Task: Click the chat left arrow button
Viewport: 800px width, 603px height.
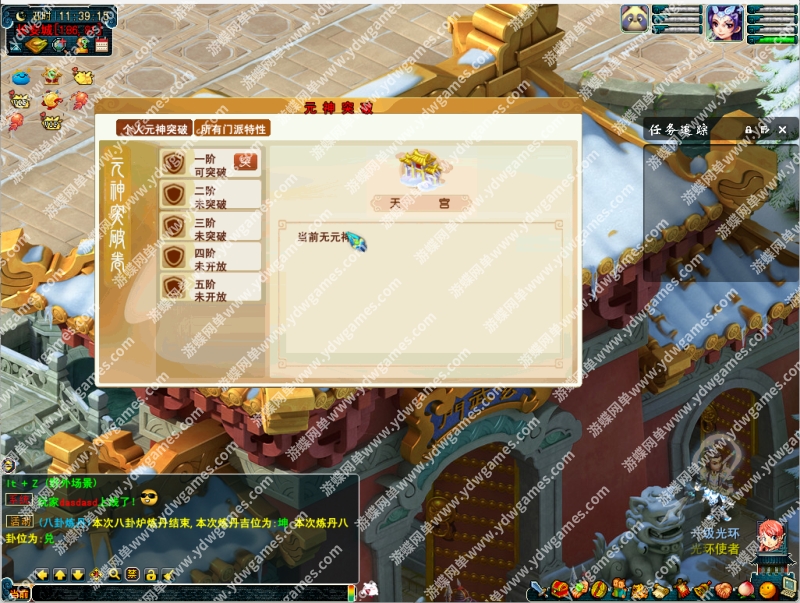Action: coord(42,574)
